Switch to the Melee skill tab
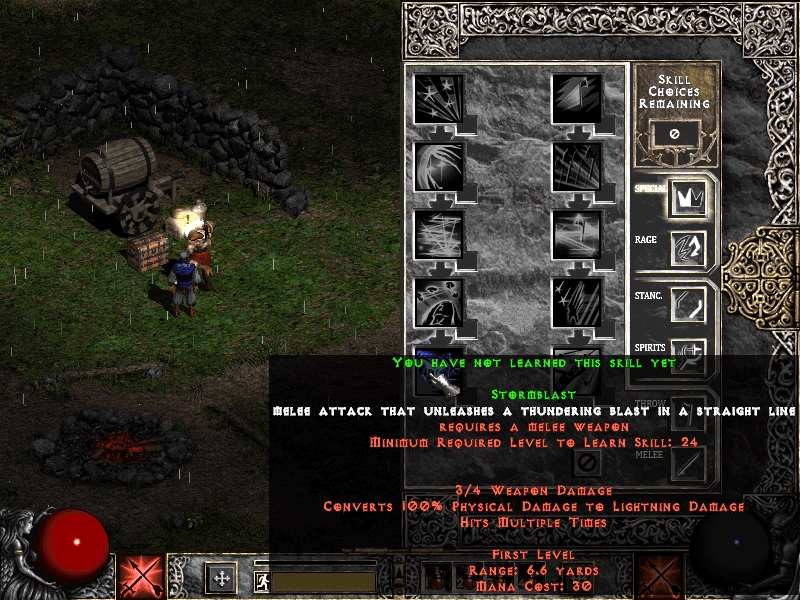This screenshot has height=600, width=800. pos(689,463)
